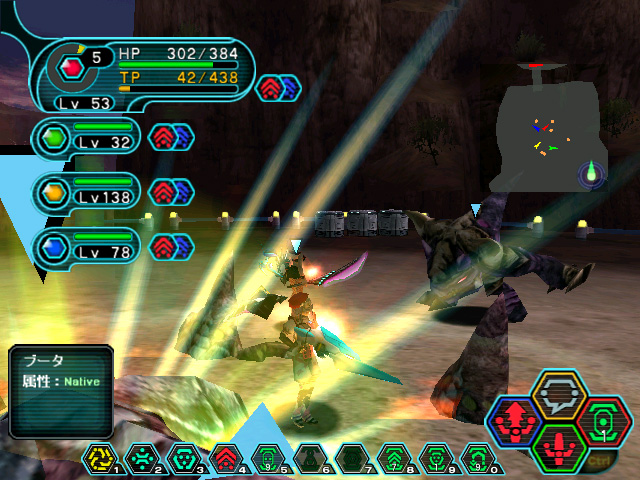The height and width of the screenshot is (480, 640).
Task: Cast the red chevron technique in slot 4
Action: pos(225,458)
